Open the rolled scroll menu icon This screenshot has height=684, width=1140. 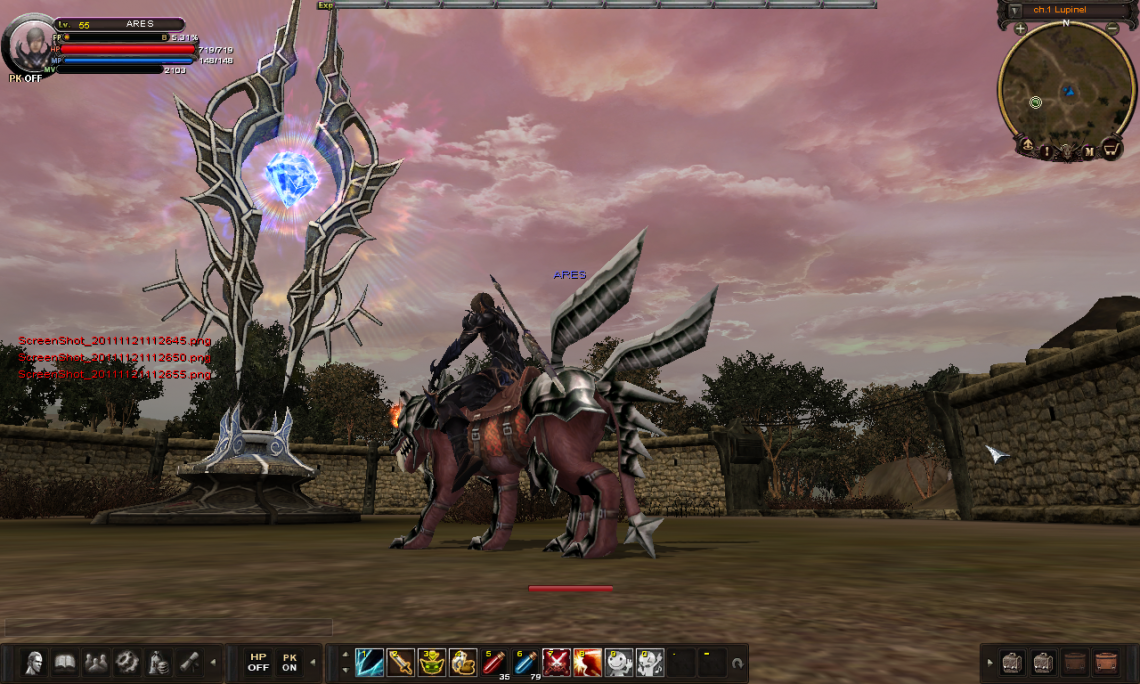[188, 662]
